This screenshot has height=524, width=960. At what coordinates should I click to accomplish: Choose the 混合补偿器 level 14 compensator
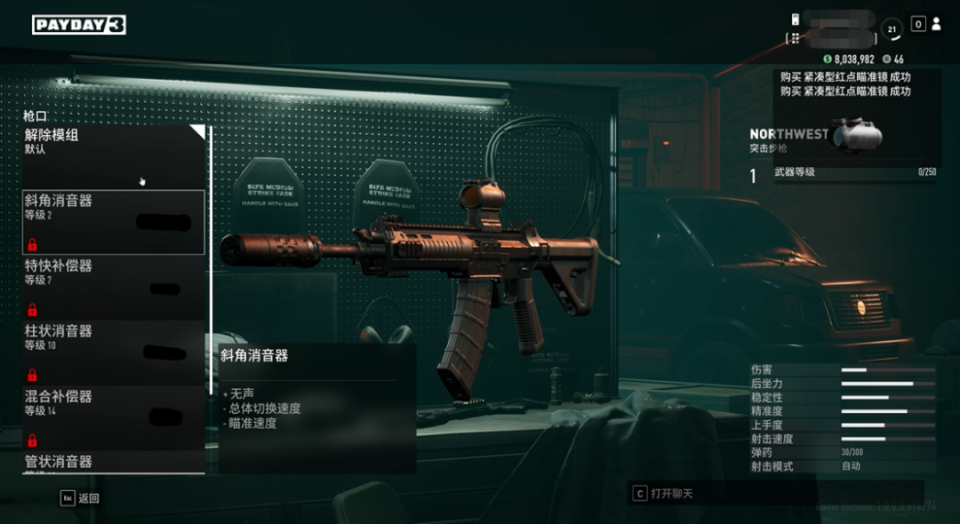coord(114,416)
